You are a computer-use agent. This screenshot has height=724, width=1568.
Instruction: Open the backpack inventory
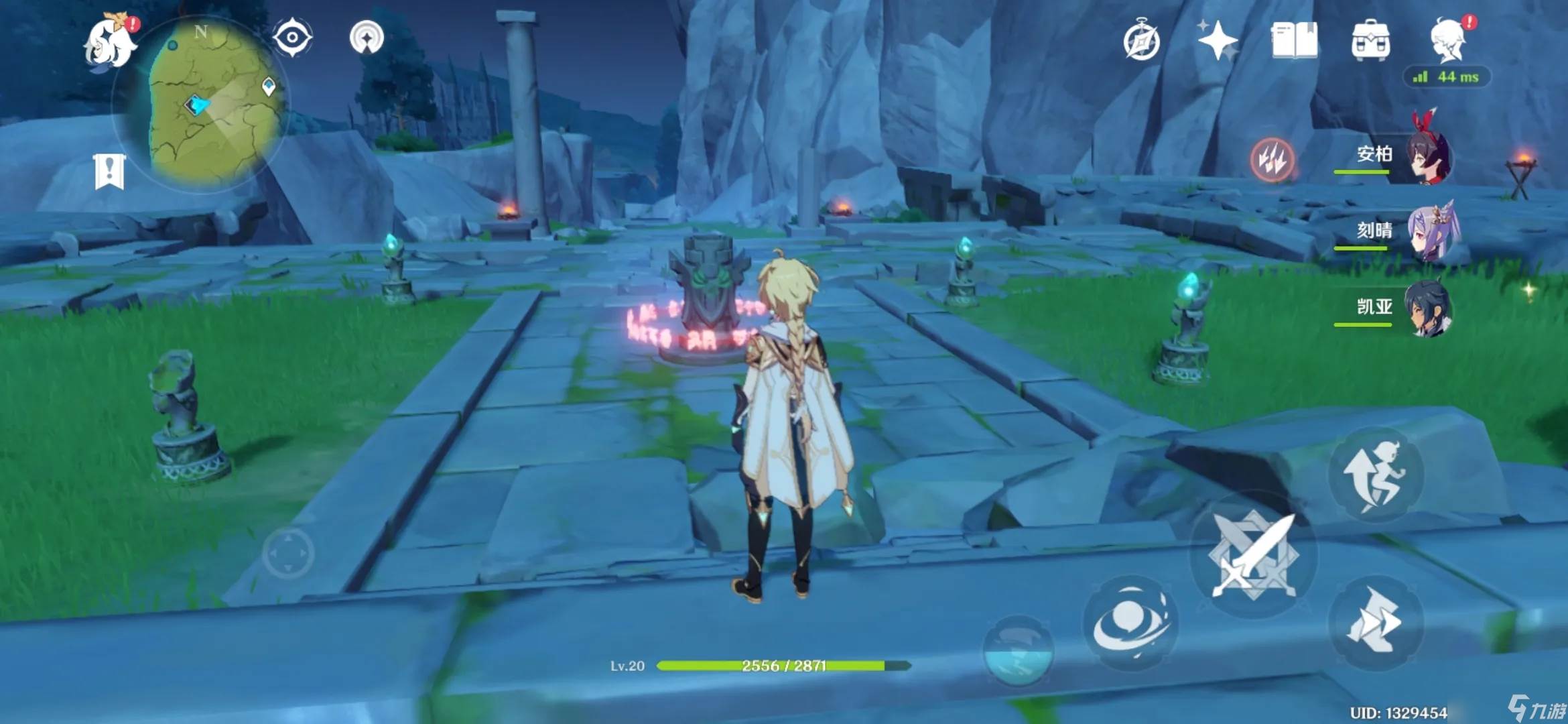coord(1370,40)
